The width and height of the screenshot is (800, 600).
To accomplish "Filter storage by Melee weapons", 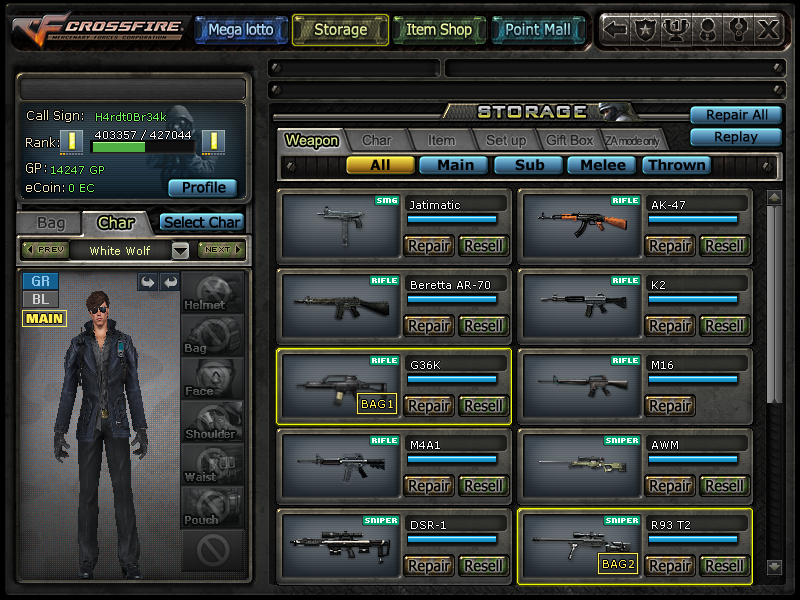I will click(x=603, y=165).
